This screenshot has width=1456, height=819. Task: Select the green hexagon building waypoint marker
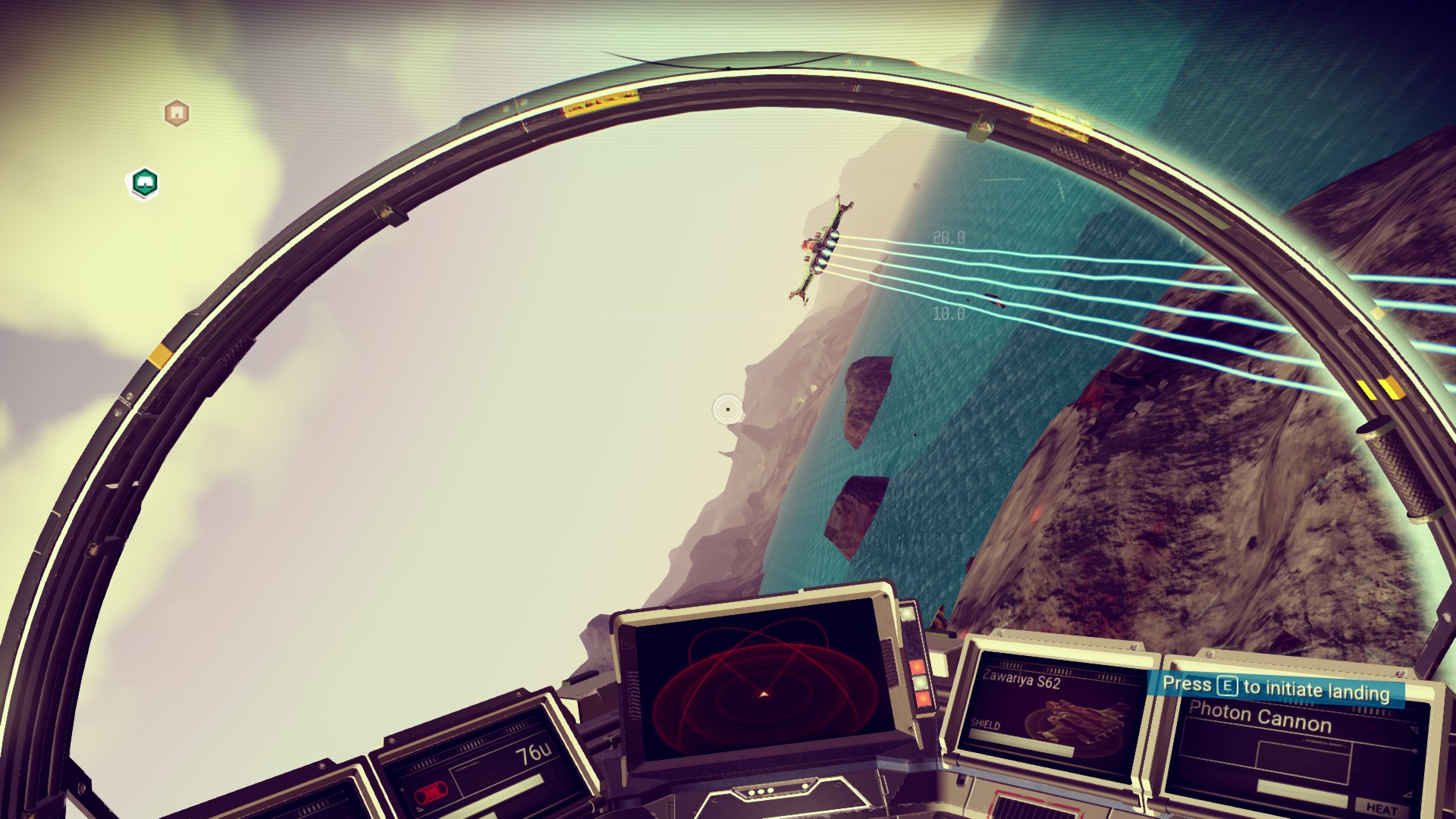click(x=144, y=183)
